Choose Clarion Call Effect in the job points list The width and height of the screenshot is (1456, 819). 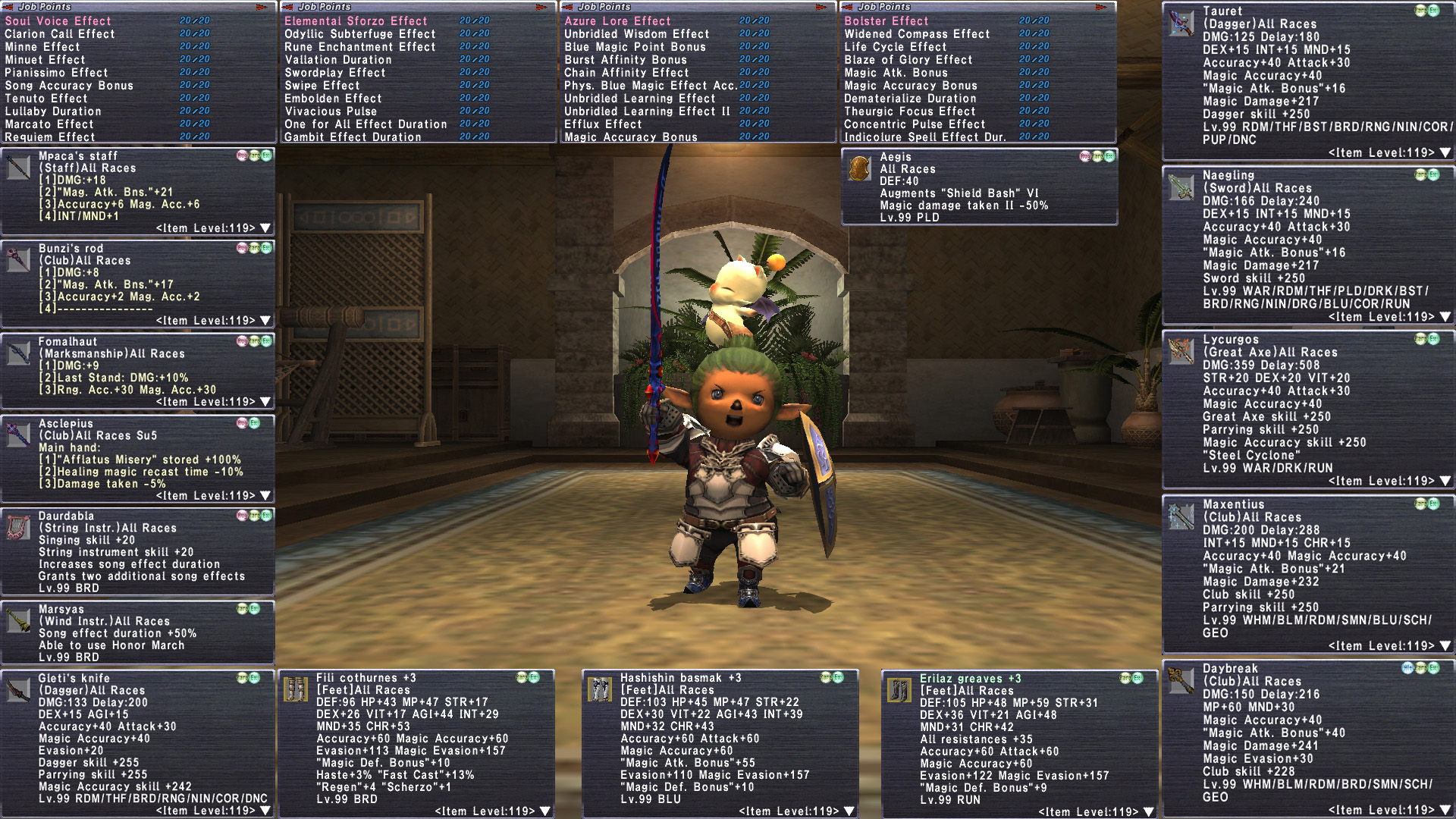coord(60,34)
